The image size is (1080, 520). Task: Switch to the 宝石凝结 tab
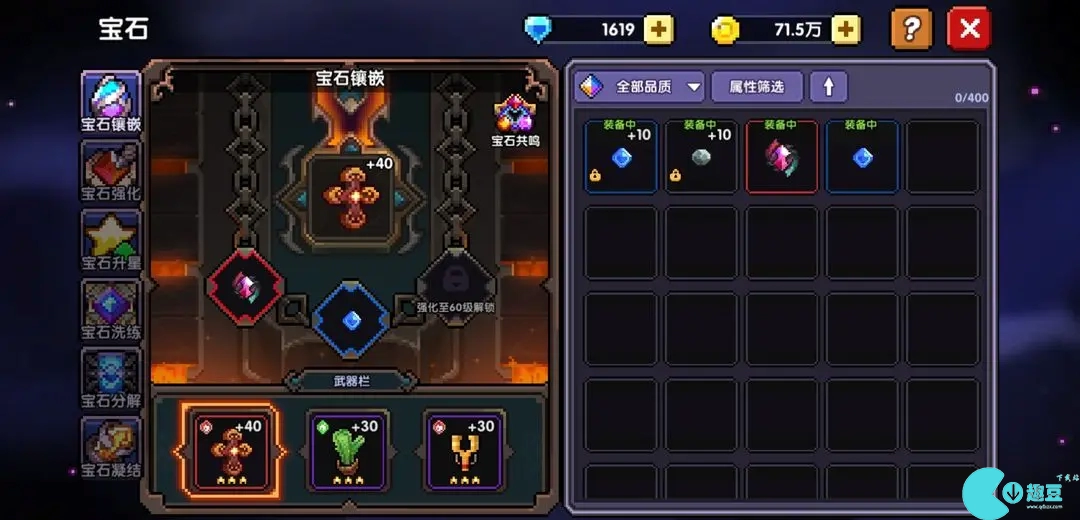tap(111, 447)
